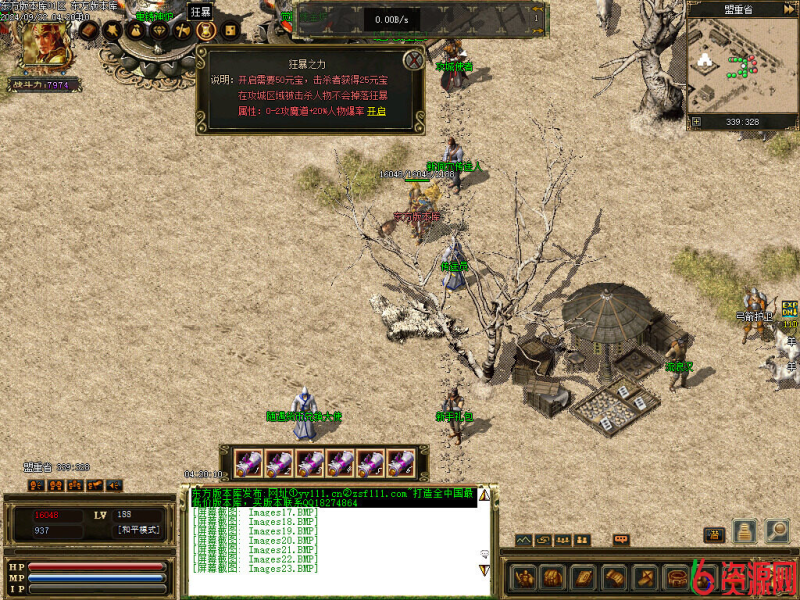The image size is (800, 600).
Task: Open the money bag icon in the top bar
Action: click(135, 31)
